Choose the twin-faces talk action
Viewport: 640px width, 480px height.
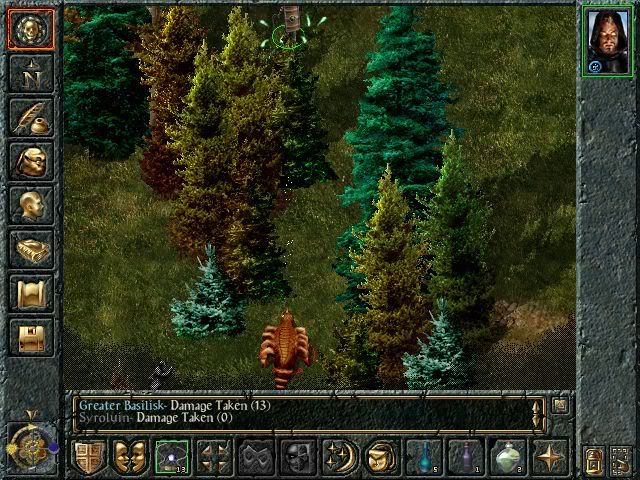tap(130, 456)
